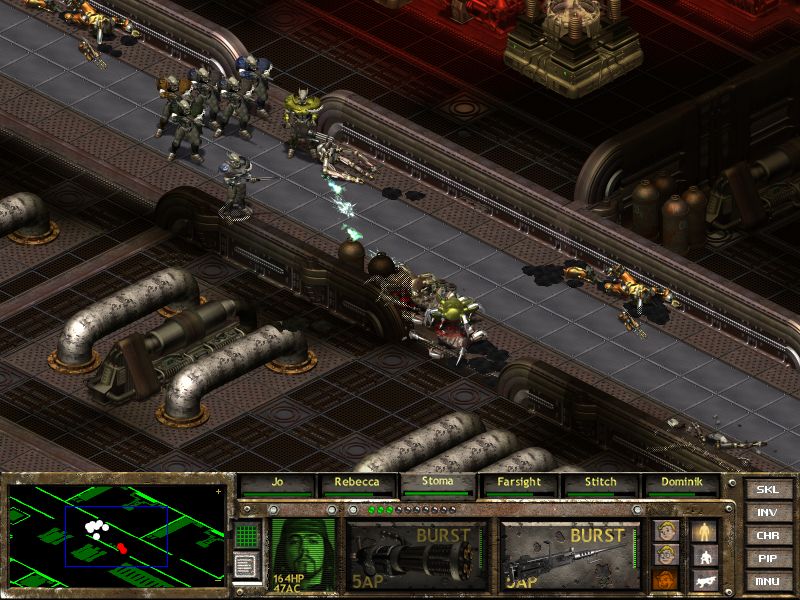Click Stoma's green character portrait
The height and width of the screenshot is (600, 800).
point(304,553)
